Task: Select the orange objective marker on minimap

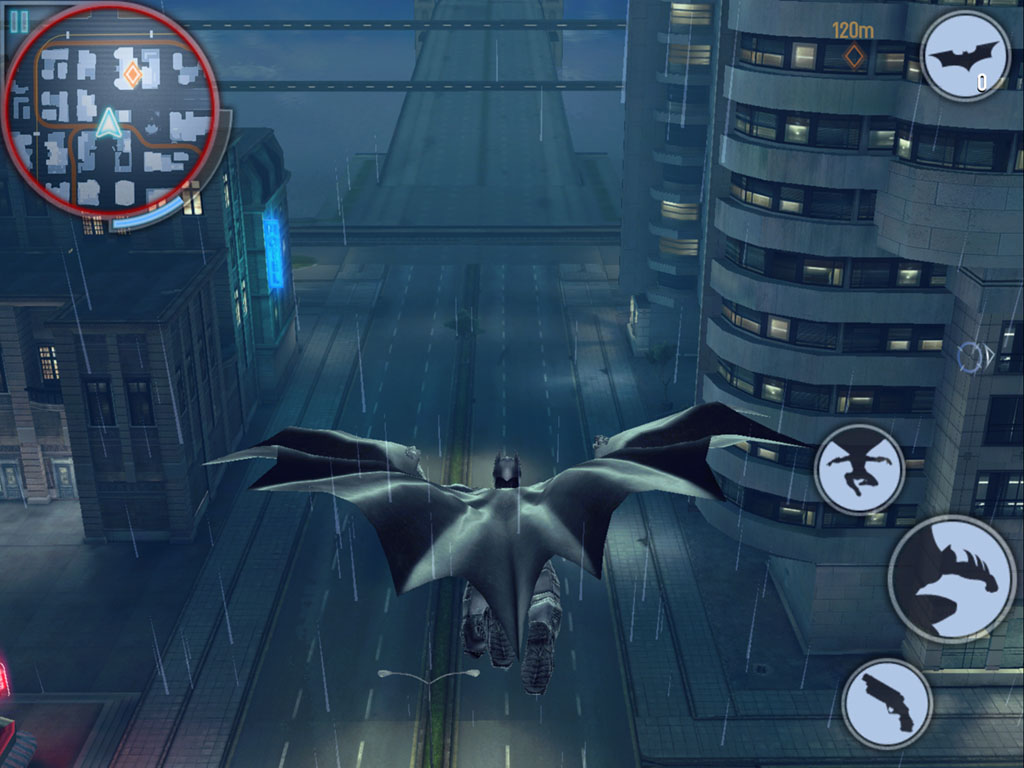Action: click(x=131, y=73)
